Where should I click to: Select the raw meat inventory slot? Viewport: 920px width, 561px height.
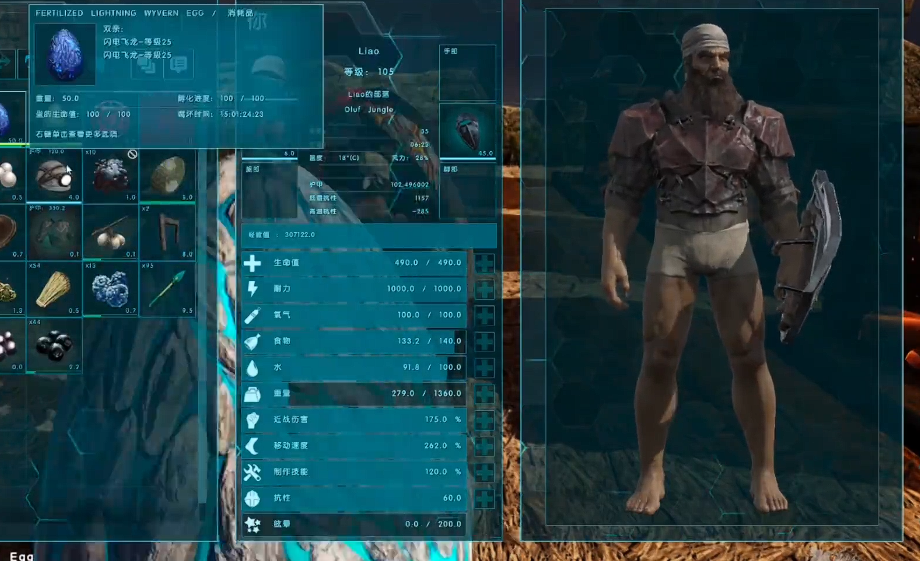pos(110,175)
